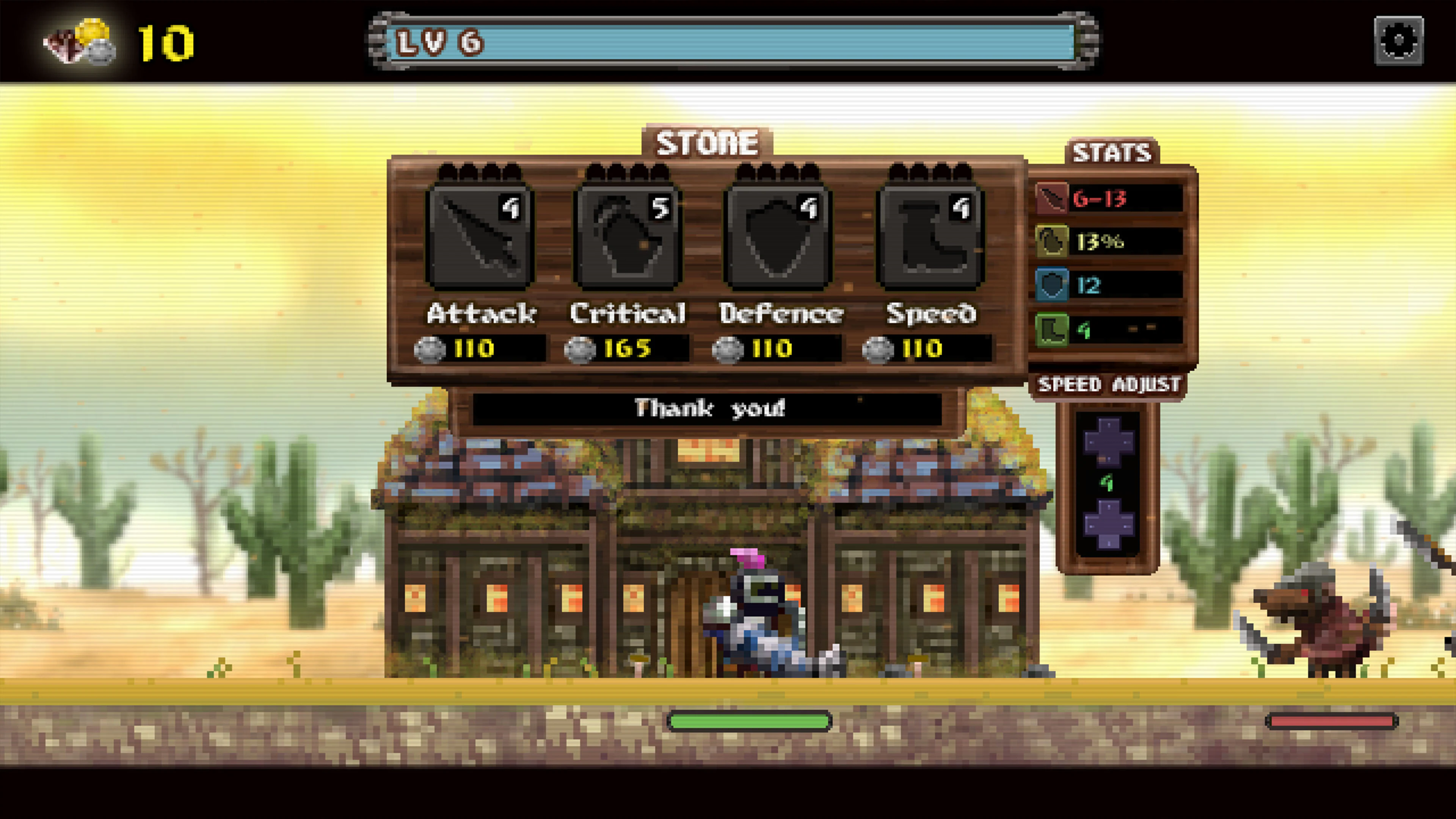Purchase Critical upgrade for 165 coins

click(628, 348)
